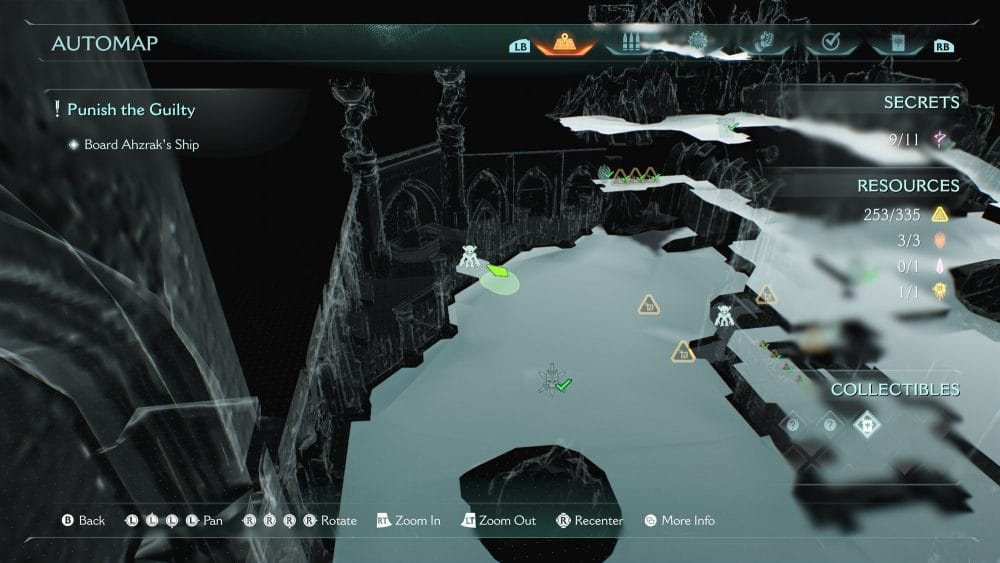The height and width of the screenshot is (563, 1000).
Task: Select the completed skull marker with green check
Action: [552, 379]
